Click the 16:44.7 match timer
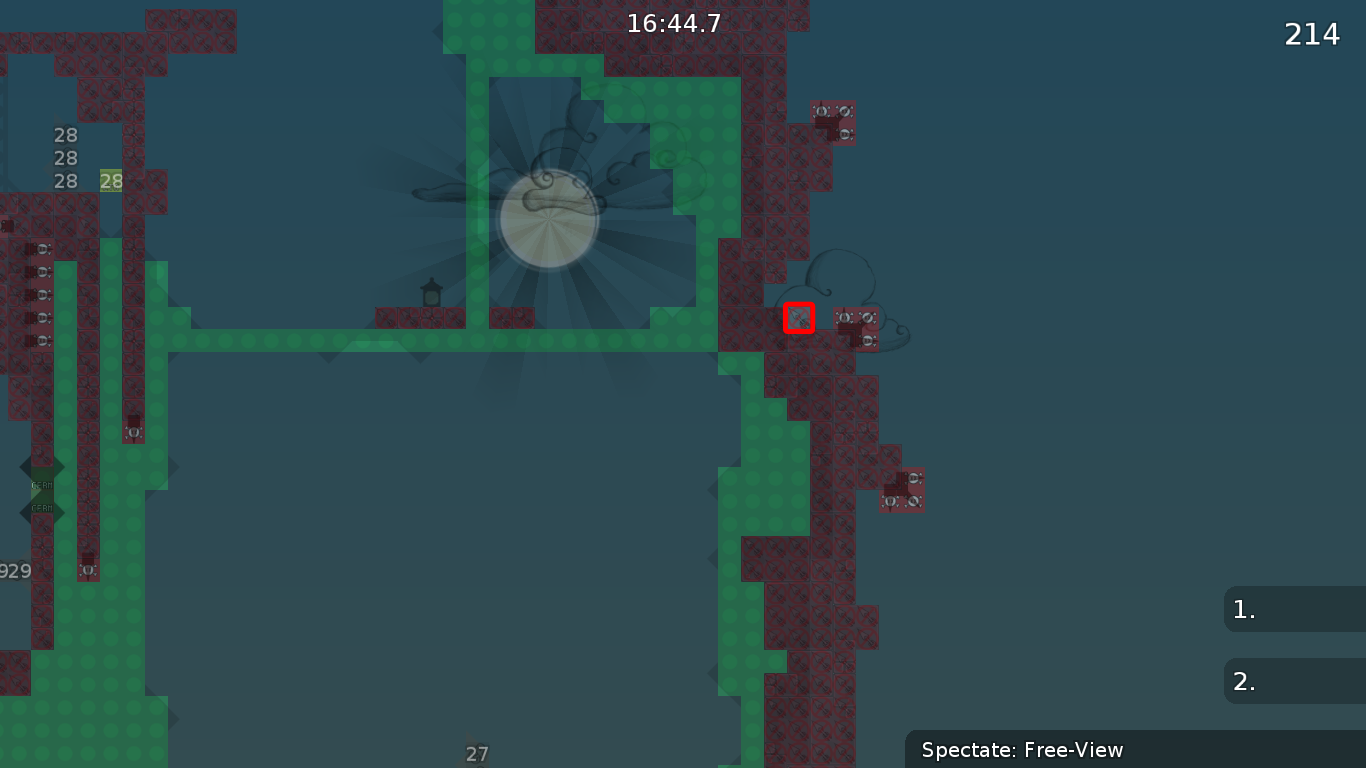The height and width of the screenshot is (768, 1366). coord(674,23)
